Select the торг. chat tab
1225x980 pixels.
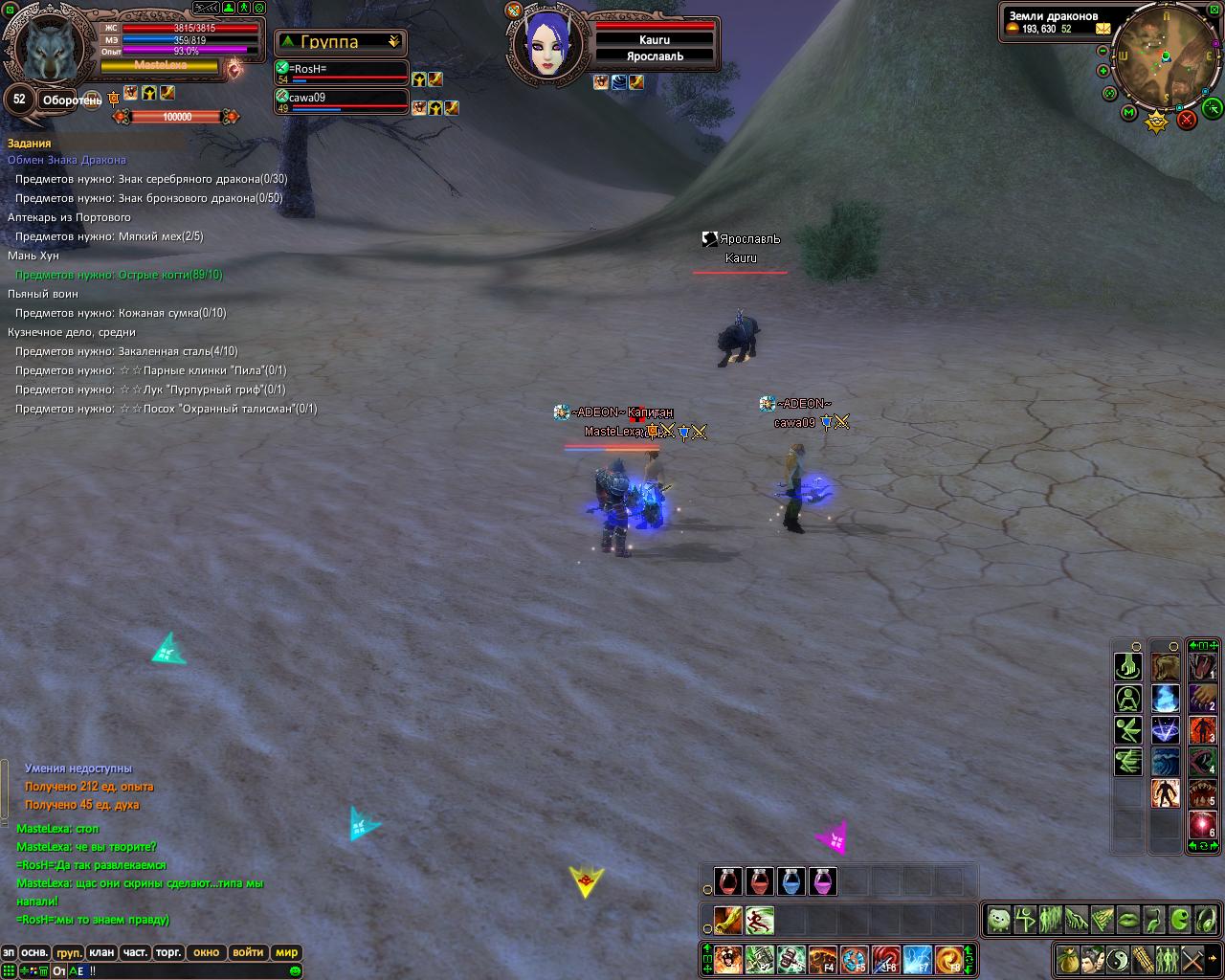(168, 952)
